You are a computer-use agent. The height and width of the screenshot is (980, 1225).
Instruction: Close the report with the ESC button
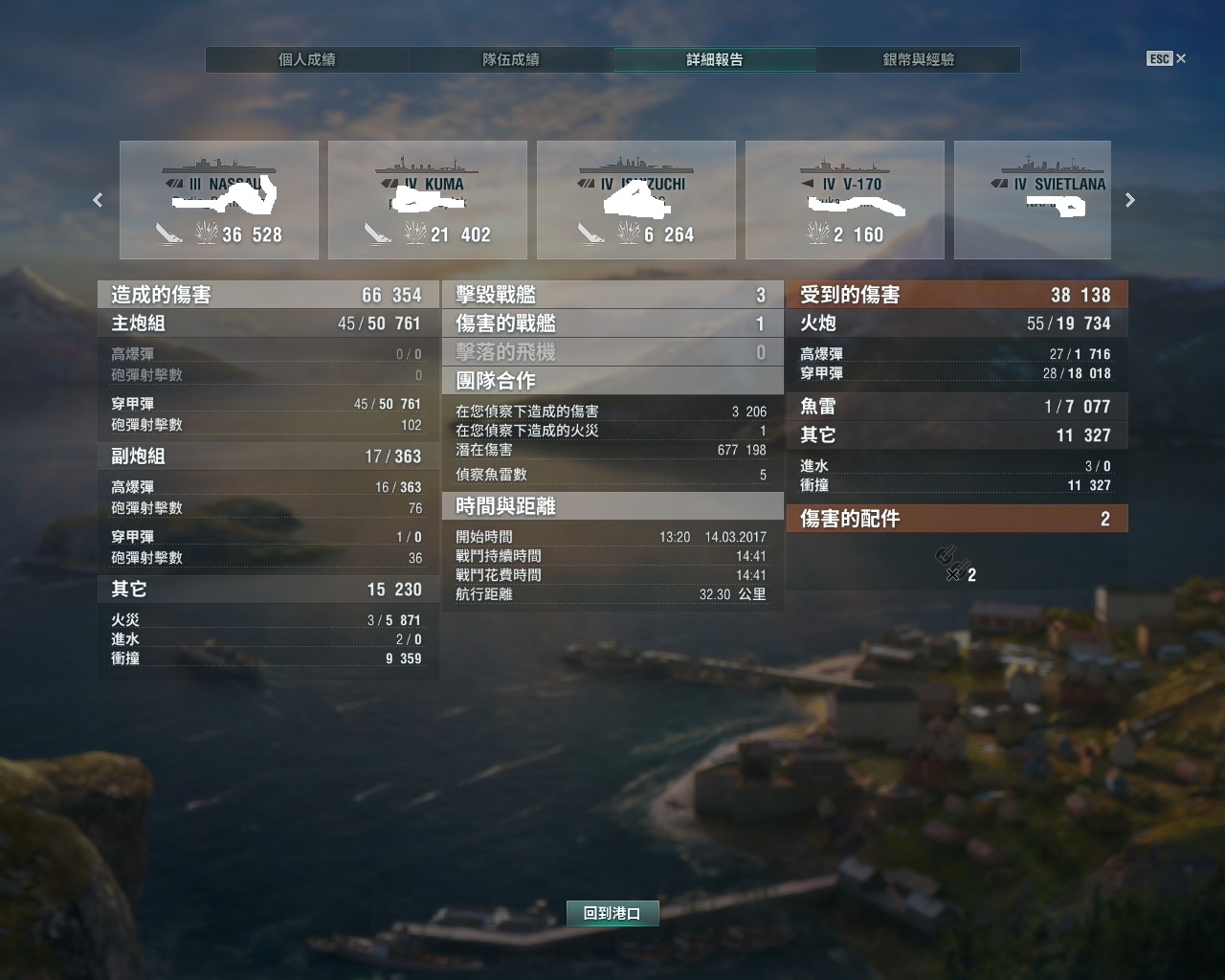[x=1167, y=59]
